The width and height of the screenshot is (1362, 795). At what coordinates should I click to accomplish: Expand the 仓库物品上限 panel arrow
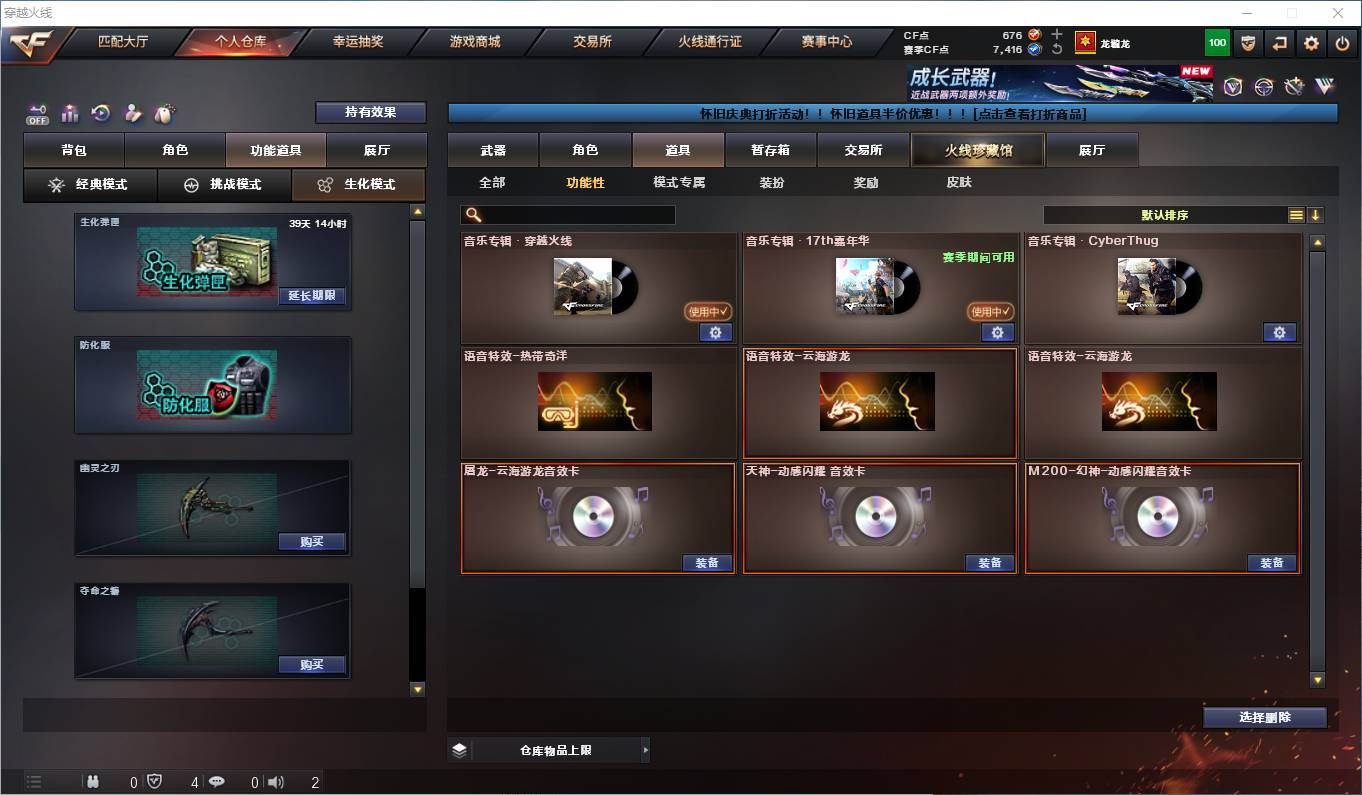click(x=647, y=749)
